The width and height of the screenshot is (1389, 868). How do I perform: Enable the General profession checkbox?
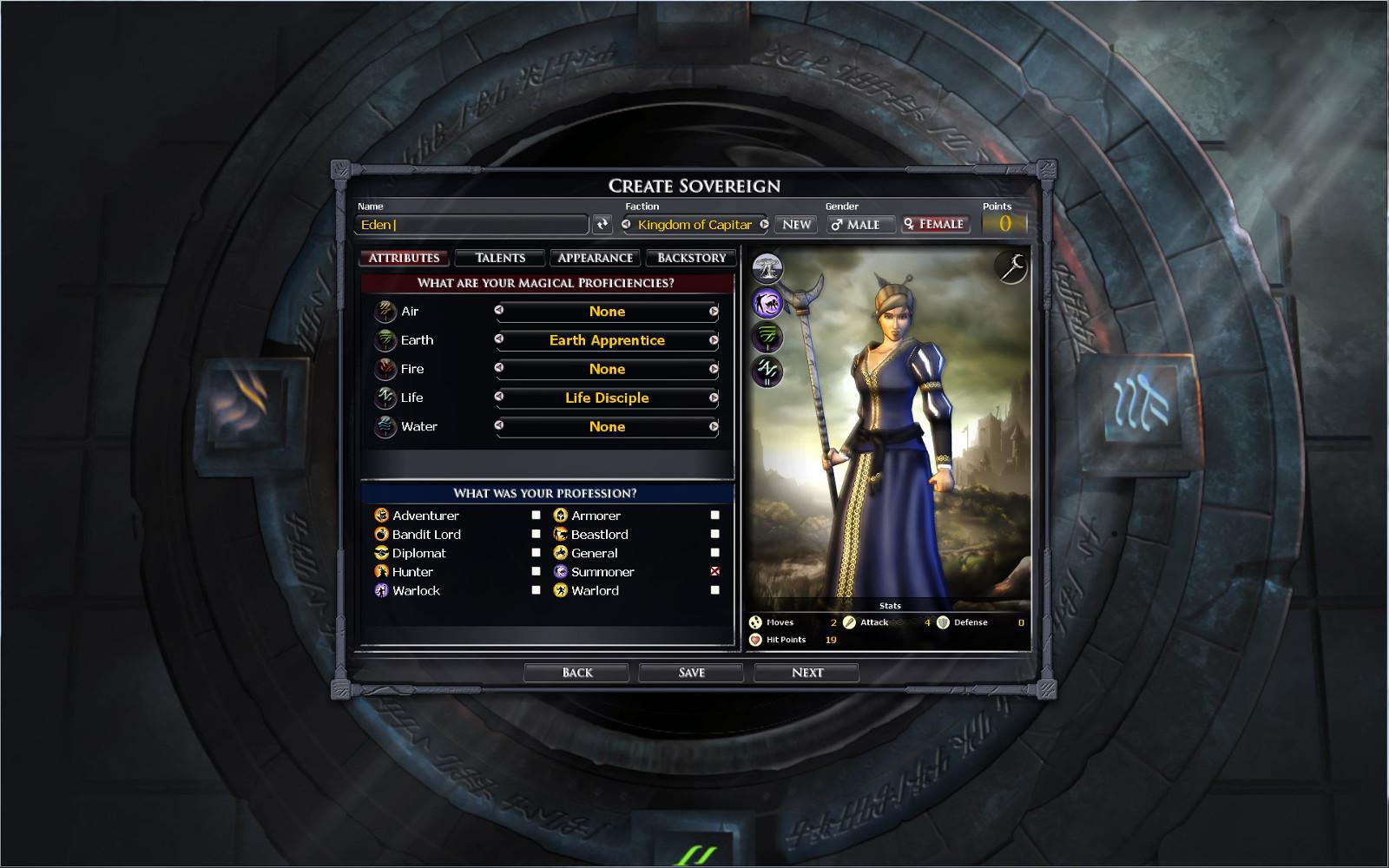714,552
